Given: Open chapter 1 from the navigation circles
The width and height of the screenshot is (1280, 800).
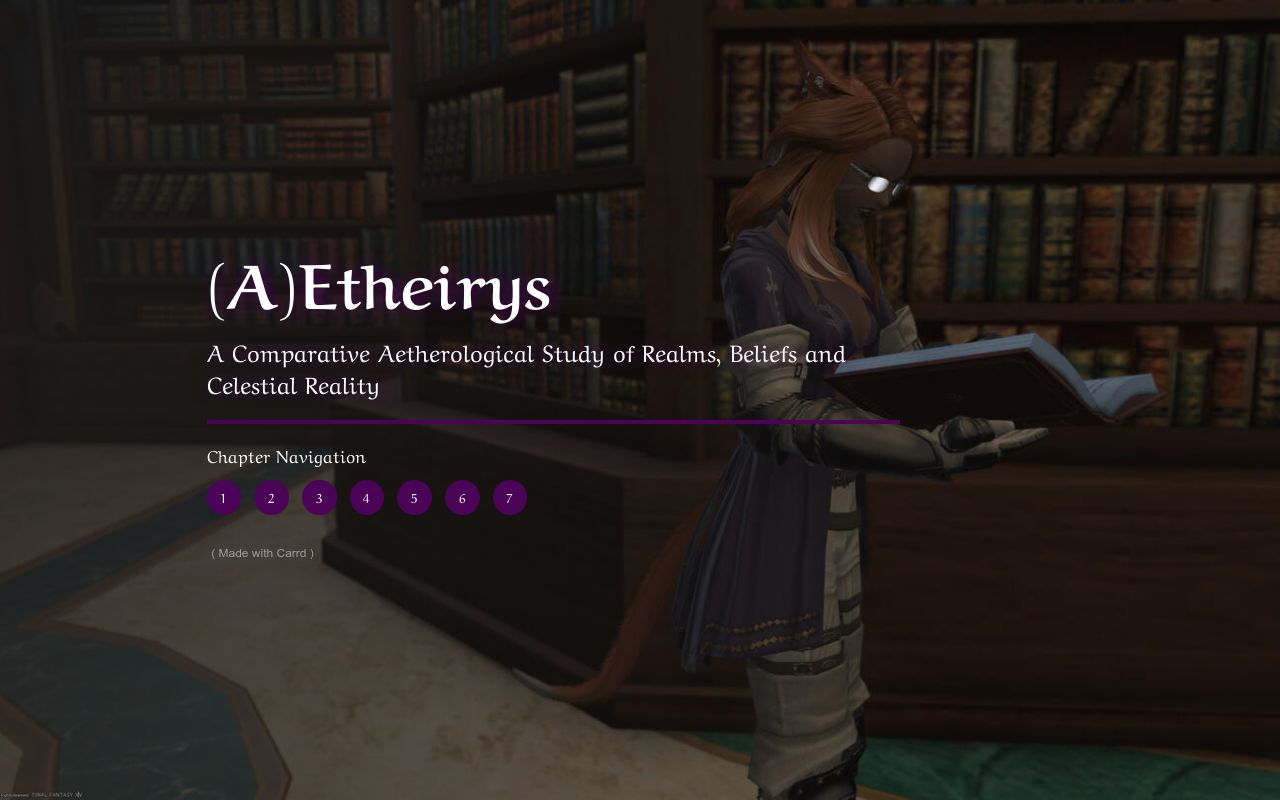Looking at the screenshot, I should click(x=223, y=497).
